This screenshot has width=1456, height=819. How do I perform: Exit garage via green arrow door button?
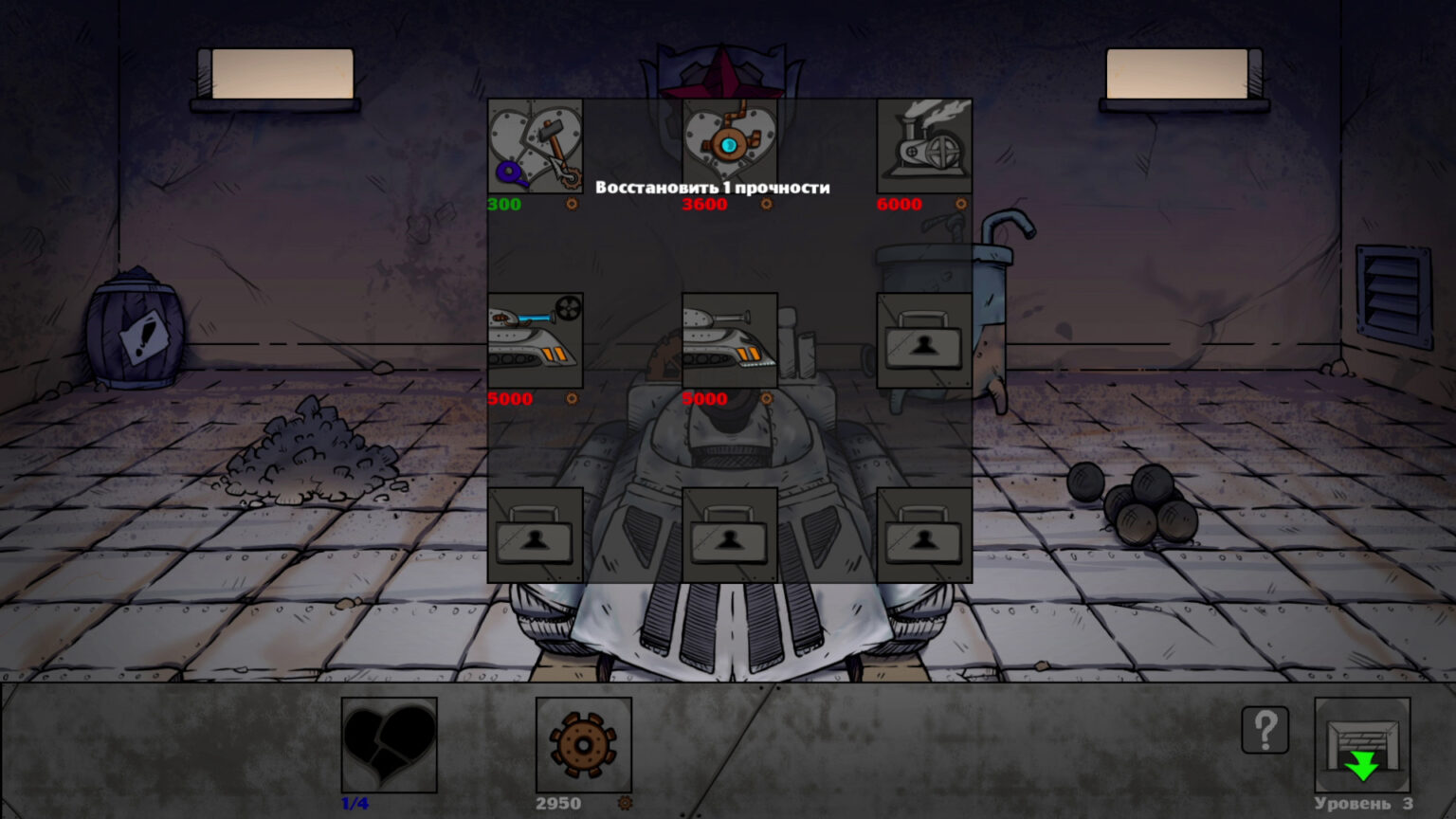click(1362, 745)
